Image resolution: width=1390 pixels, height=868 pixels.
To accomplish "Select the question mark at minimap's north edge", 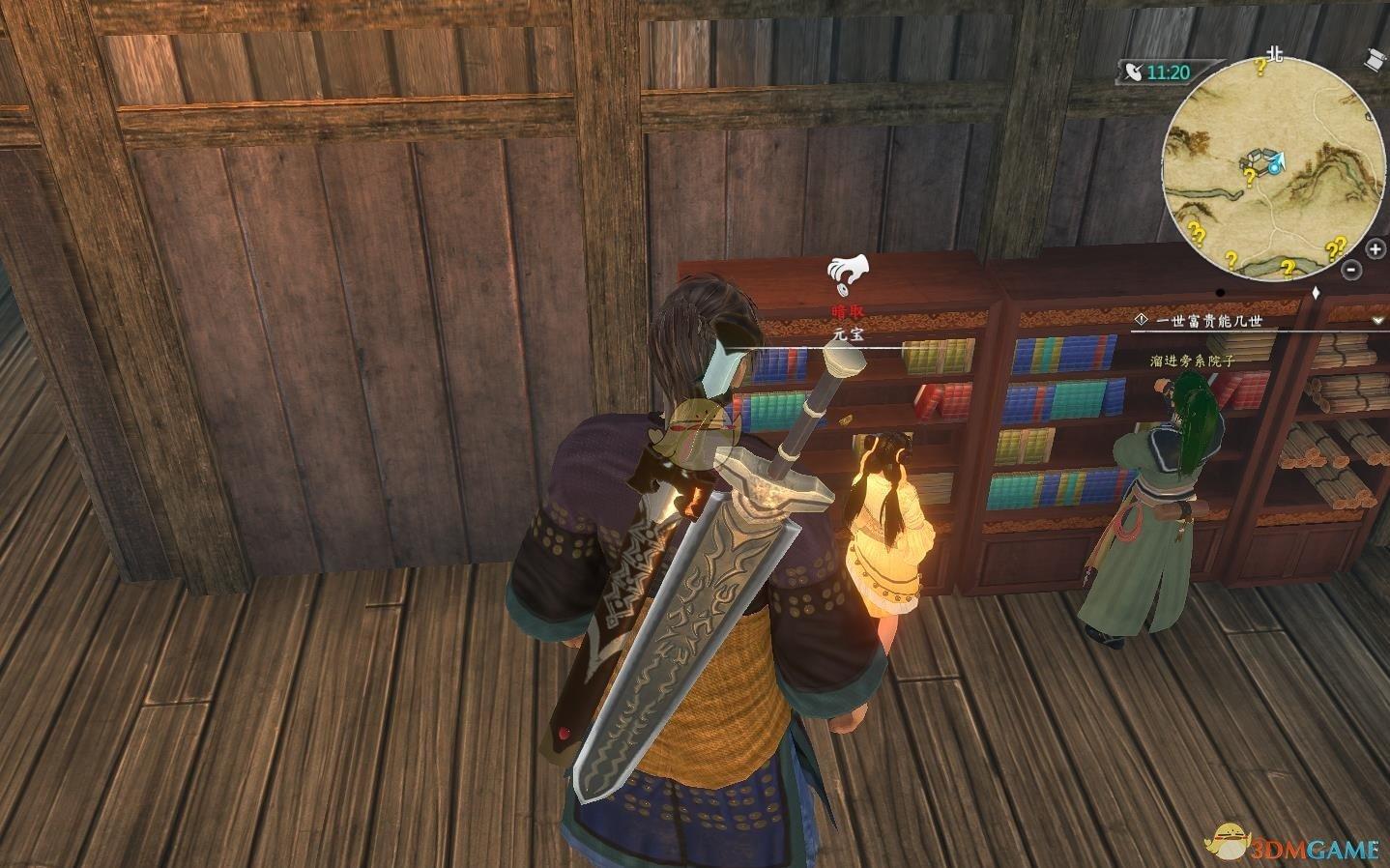I will pos(1260,66).
